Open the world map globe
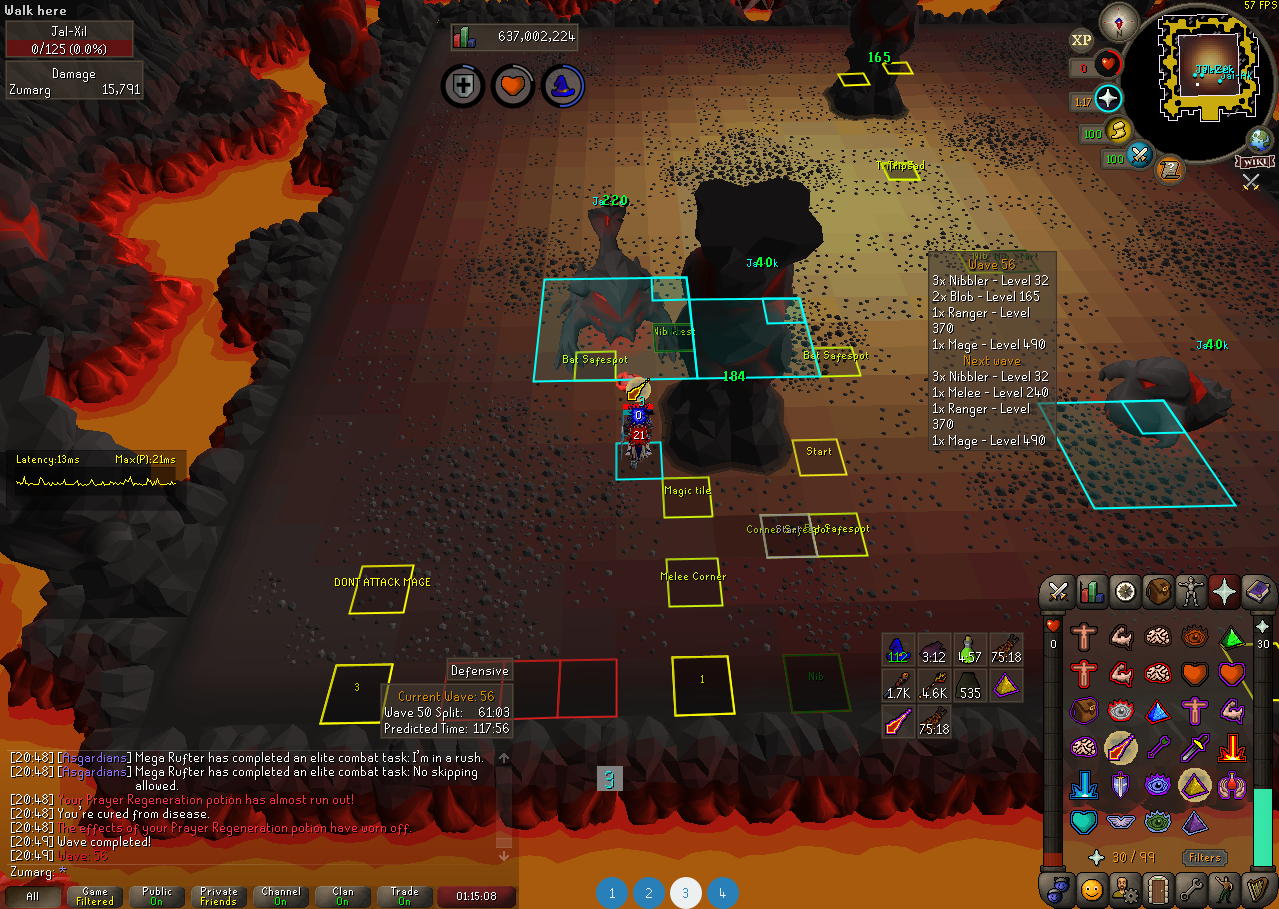 1259,139
